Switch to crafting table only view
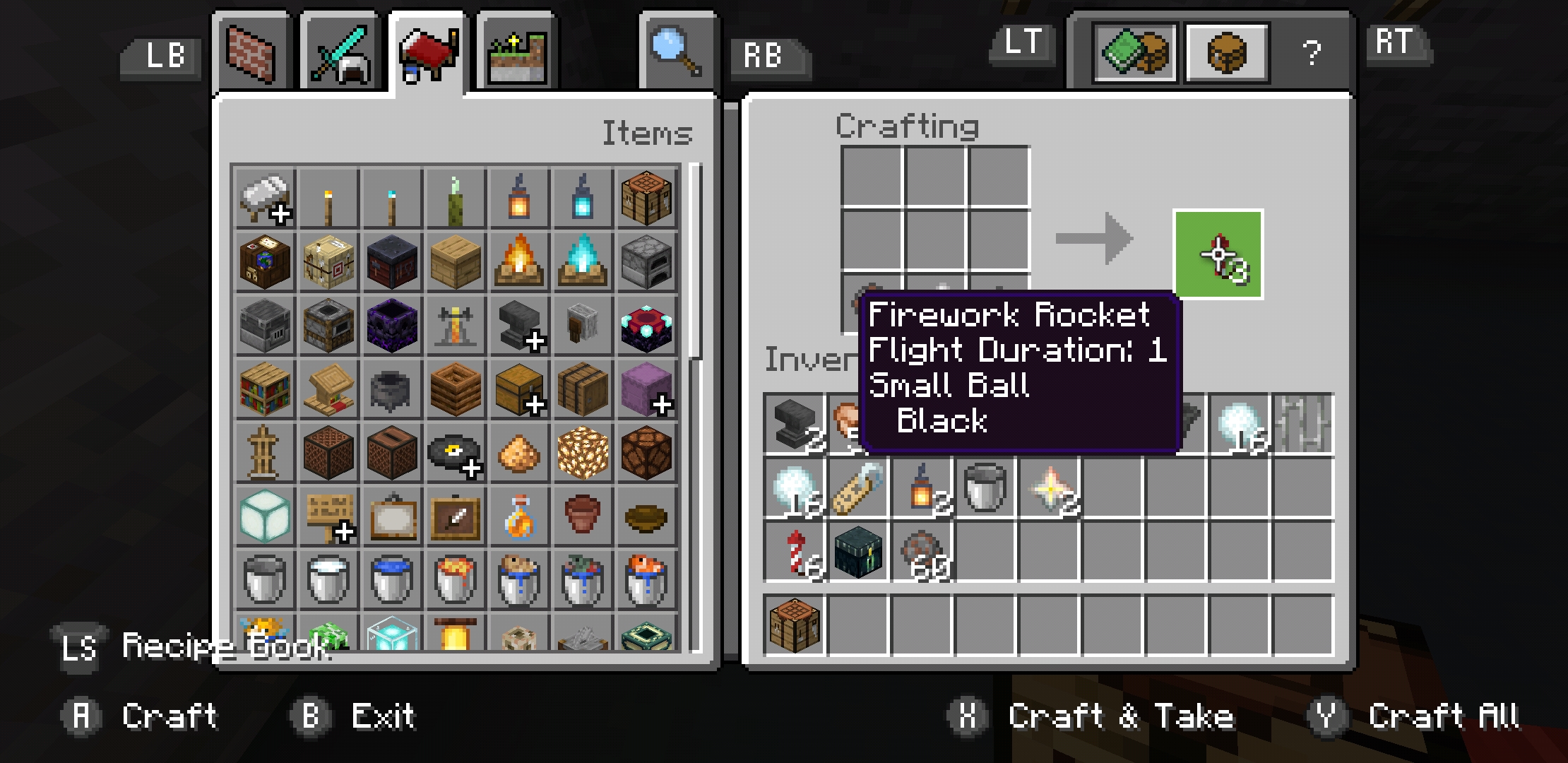 pyautogui.click(x=1228, y=52)
